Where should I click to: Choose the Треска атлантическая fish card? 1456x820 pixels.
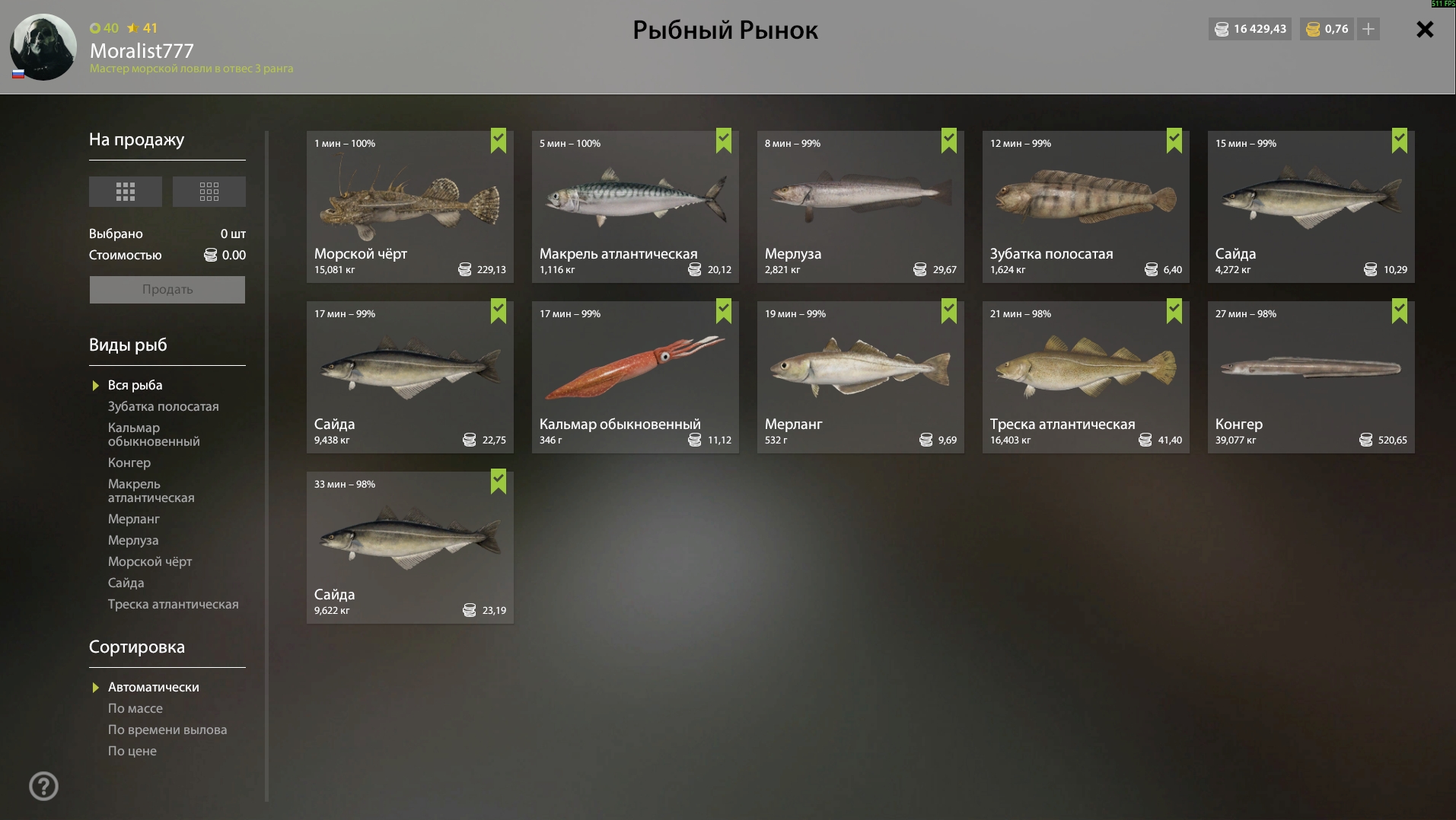pyautogui.click(x=1085, y=377)
